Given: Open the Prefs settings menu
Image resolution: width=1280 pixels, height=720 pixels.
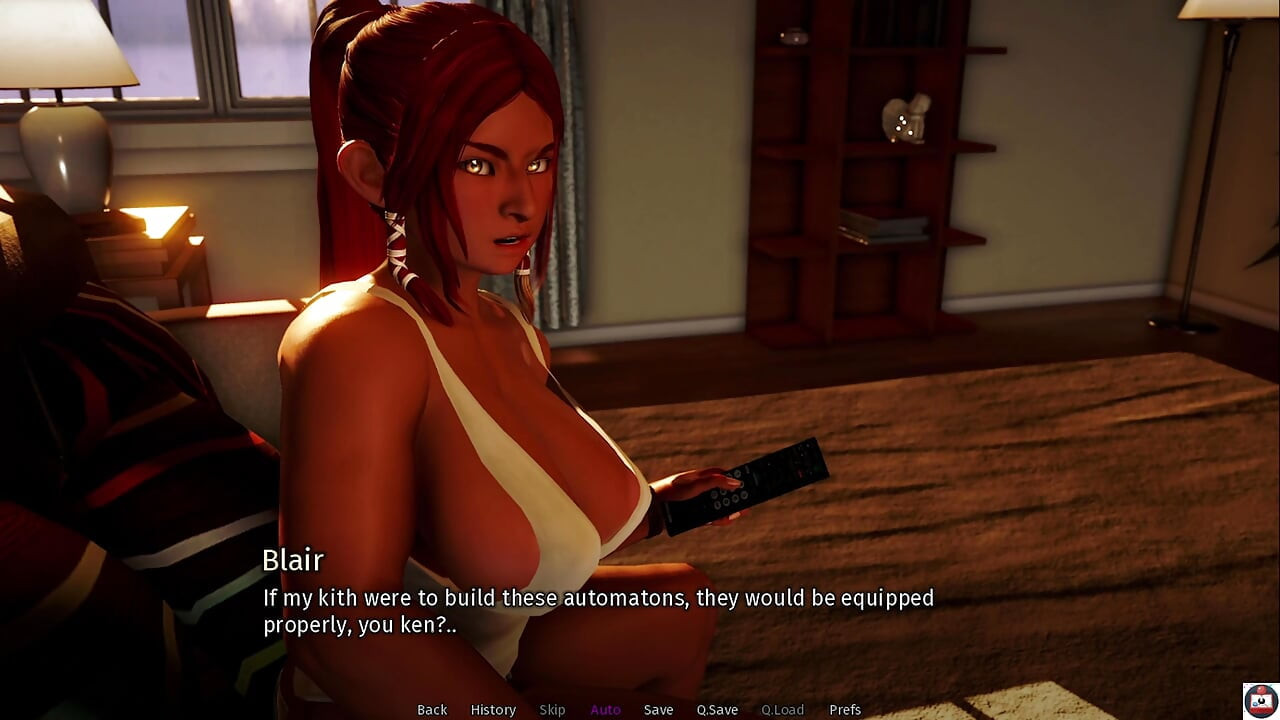Looking at the screenshot, I should tap(845, 710).
